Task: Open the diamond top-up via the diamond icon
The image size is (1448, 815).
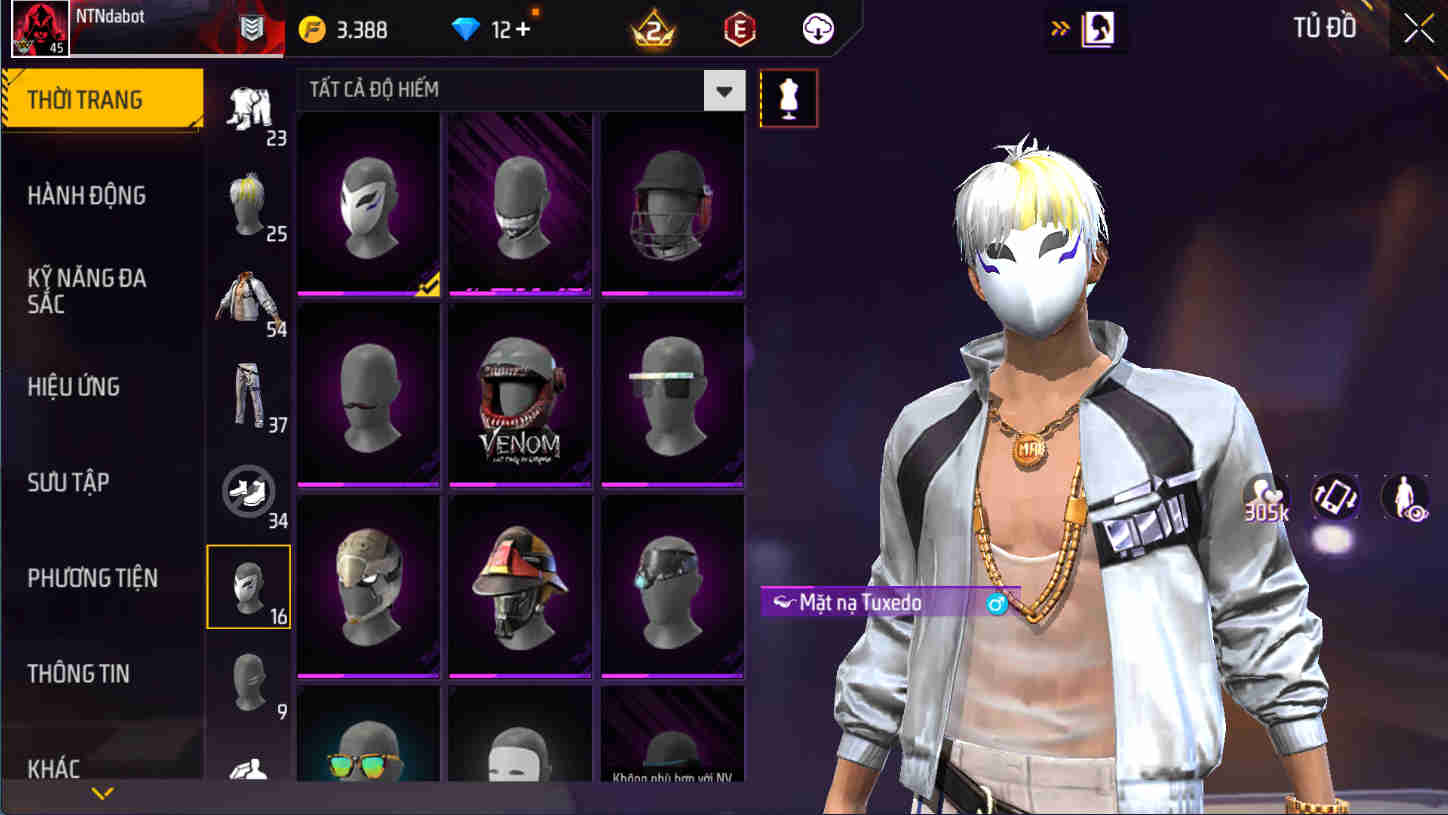Action: pyautogui.click(x=463, y=30)
